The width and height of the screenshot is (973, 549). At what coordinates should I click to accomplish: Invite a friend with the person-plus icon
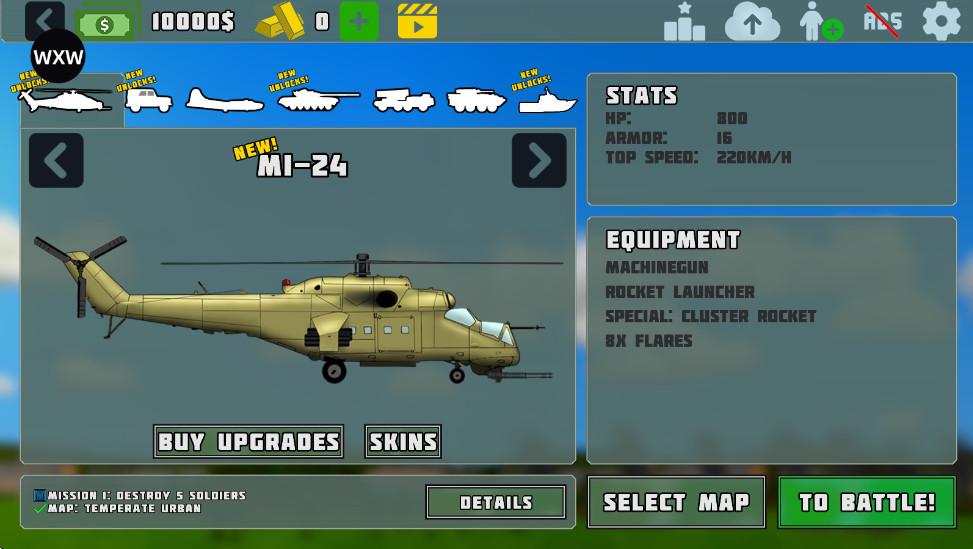[x=820, y=21]
